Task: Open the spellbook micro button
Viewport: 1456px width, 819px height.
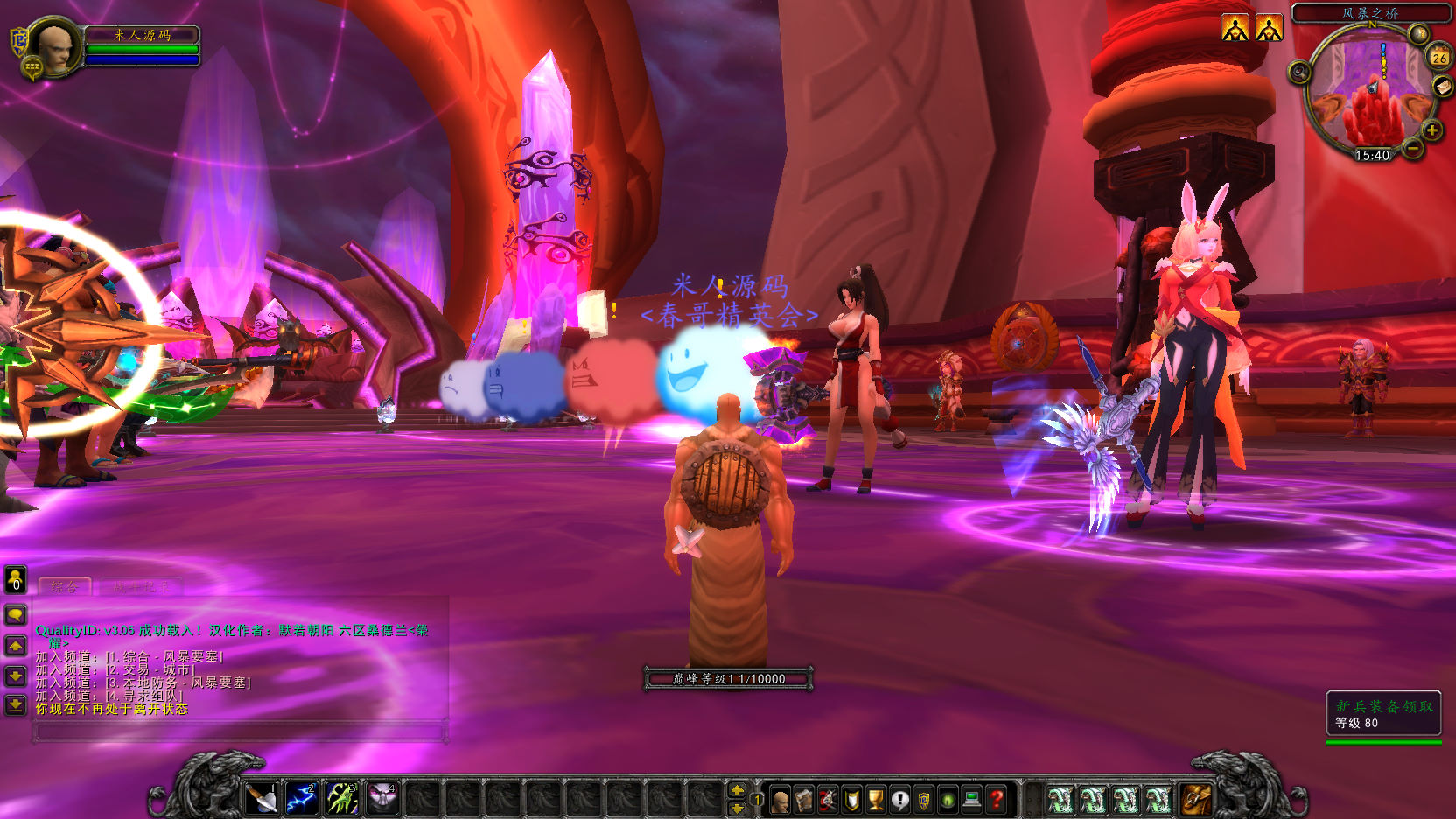Action: (x=803, y=800)
